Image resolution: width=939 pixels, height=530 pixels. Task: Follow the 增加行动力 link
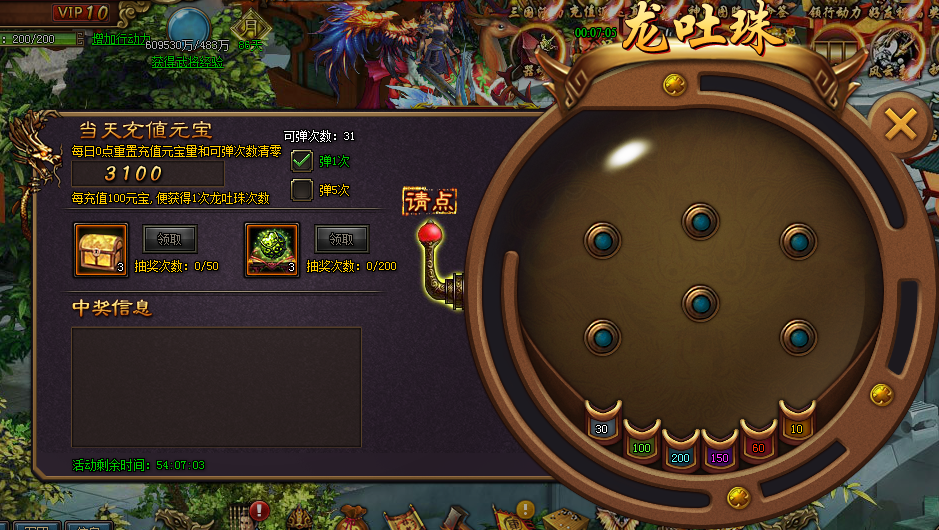(x=120, y=39)
